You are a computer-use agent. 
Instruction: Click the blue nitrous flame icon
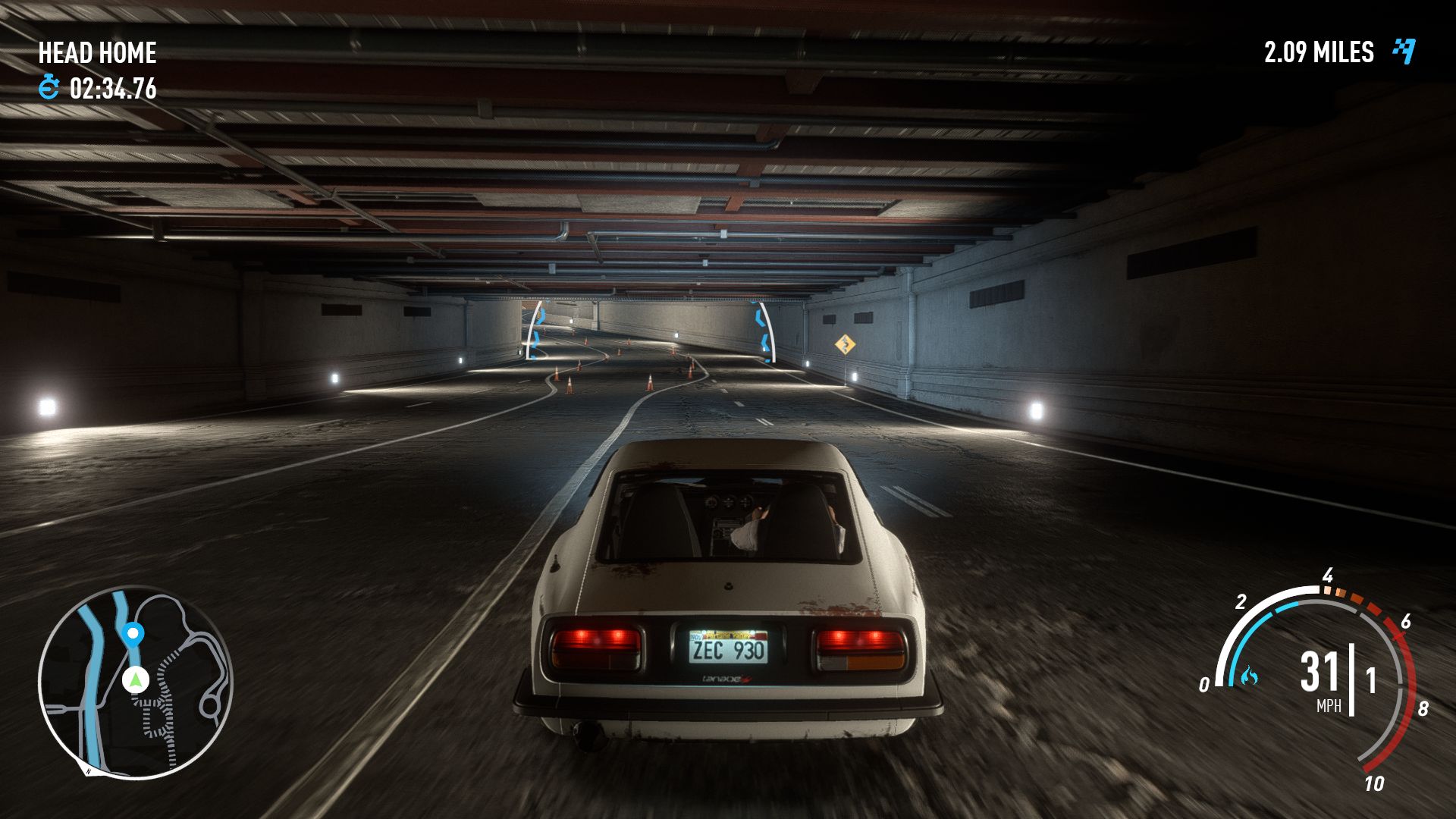coord(1248,675)
